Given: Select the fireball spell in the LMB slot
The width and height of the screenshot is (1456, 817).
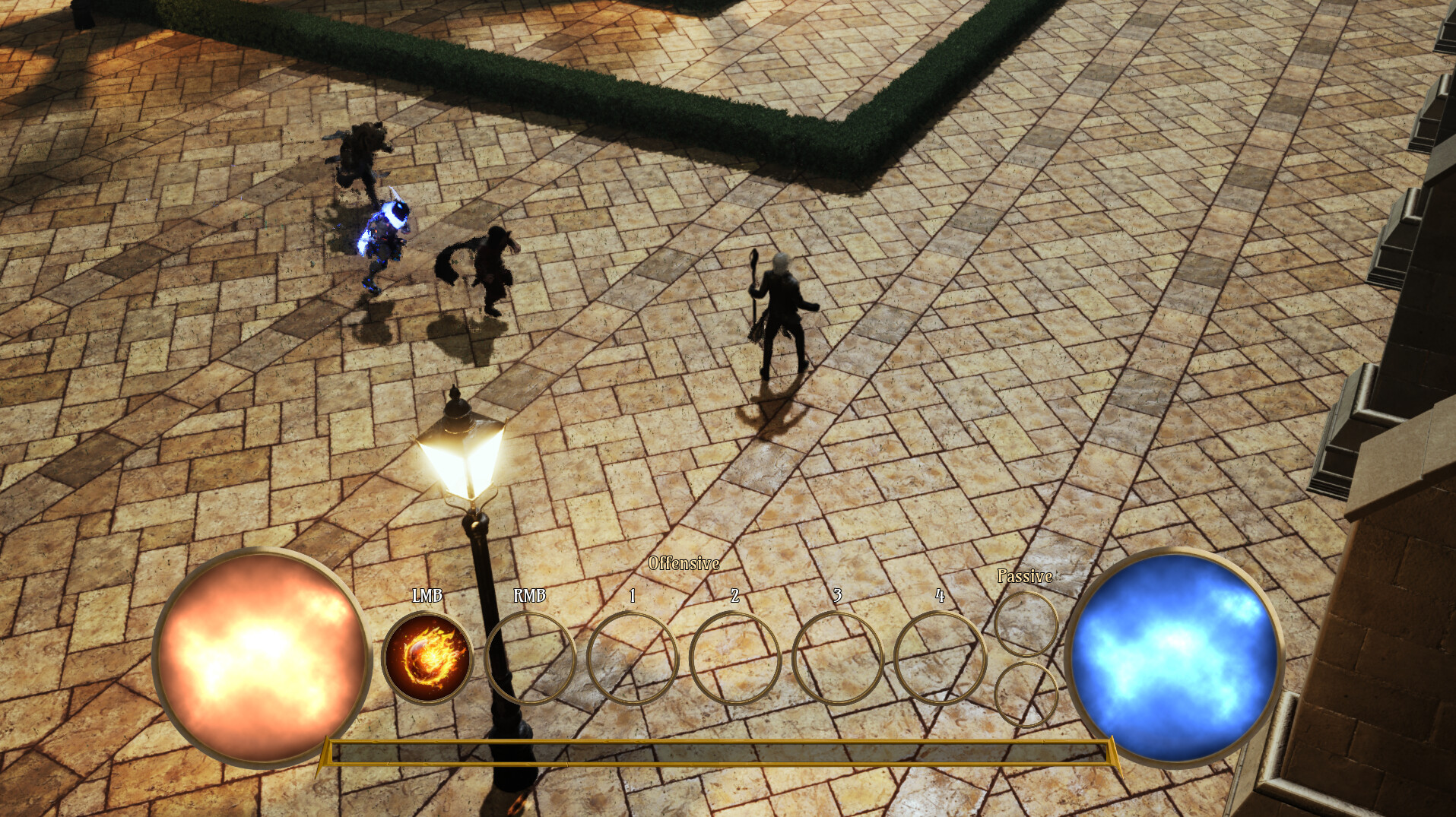Looking at the screenshot, I should click(x=427, y=655).
